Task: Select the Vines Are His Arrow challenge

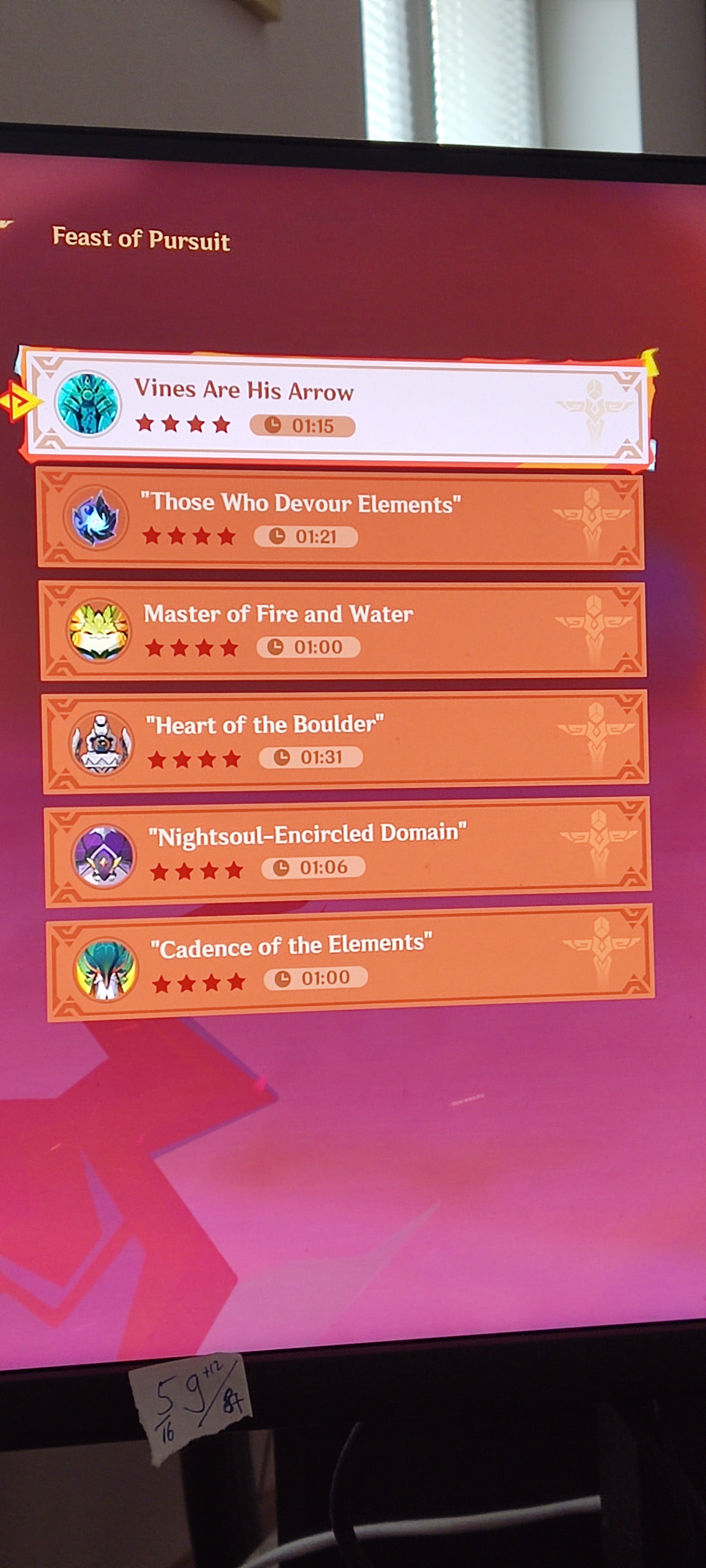Action: [x=335, y=405]
